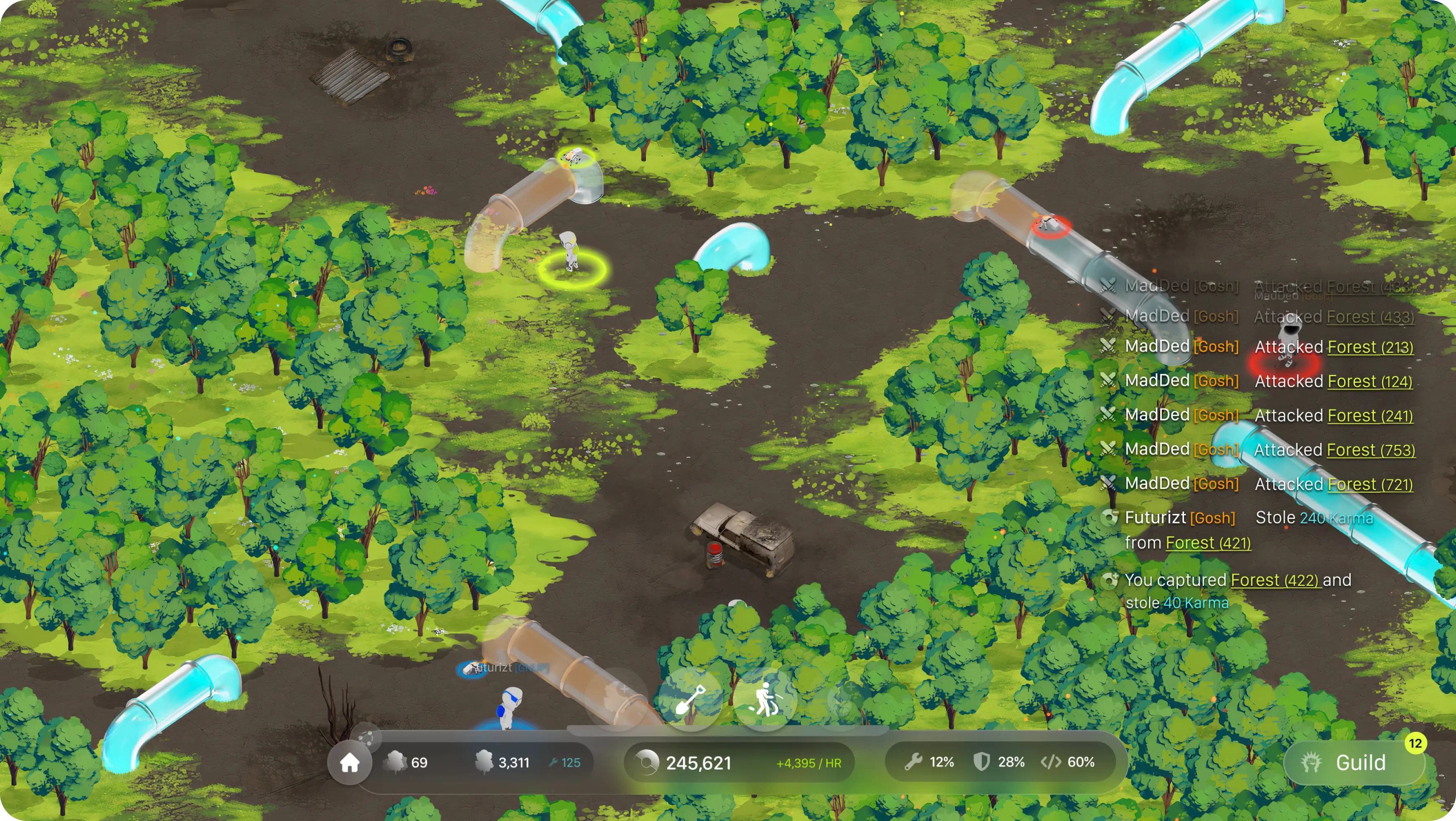The height and width of the screenshot is (821, 1456).
Task: Click the home button
Action: (x=349, y=763)
